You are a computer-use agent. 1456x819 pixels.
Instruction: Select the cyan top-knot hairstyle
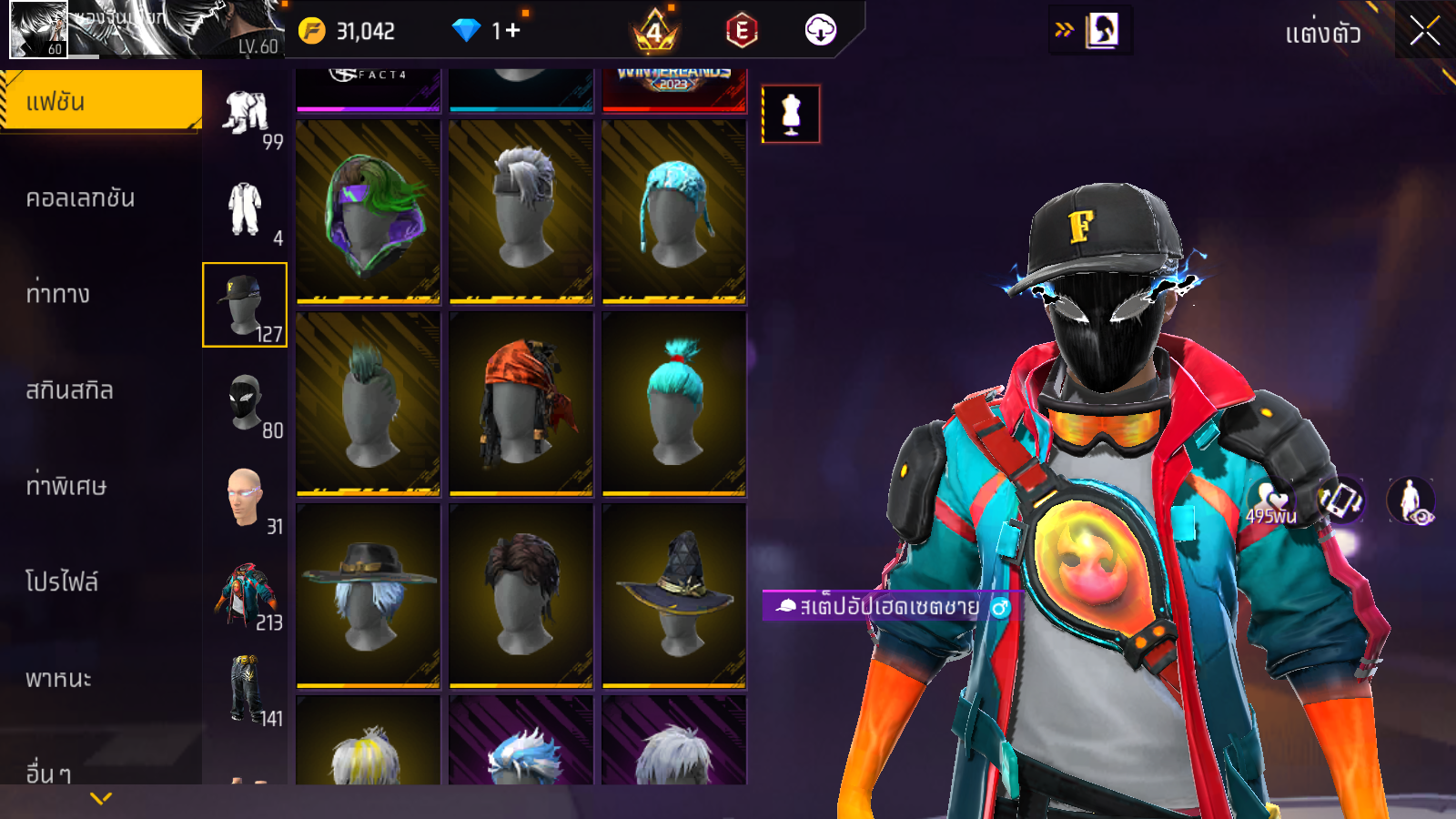673,403
